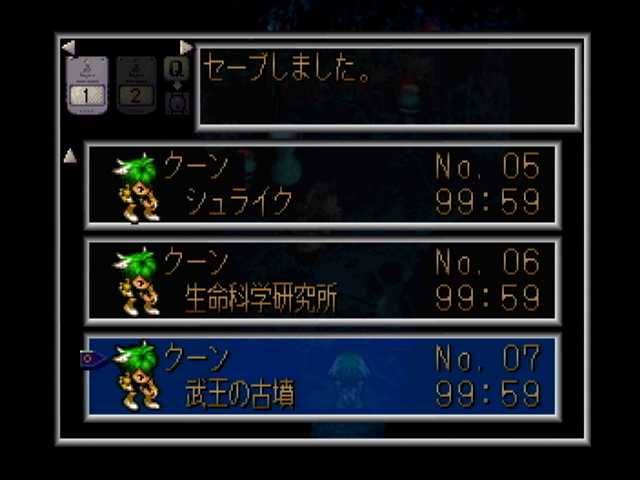Choose save file No. 06 生命科学研究所
This screenshot has height=480, width=640.
click(x=322, y=281)
